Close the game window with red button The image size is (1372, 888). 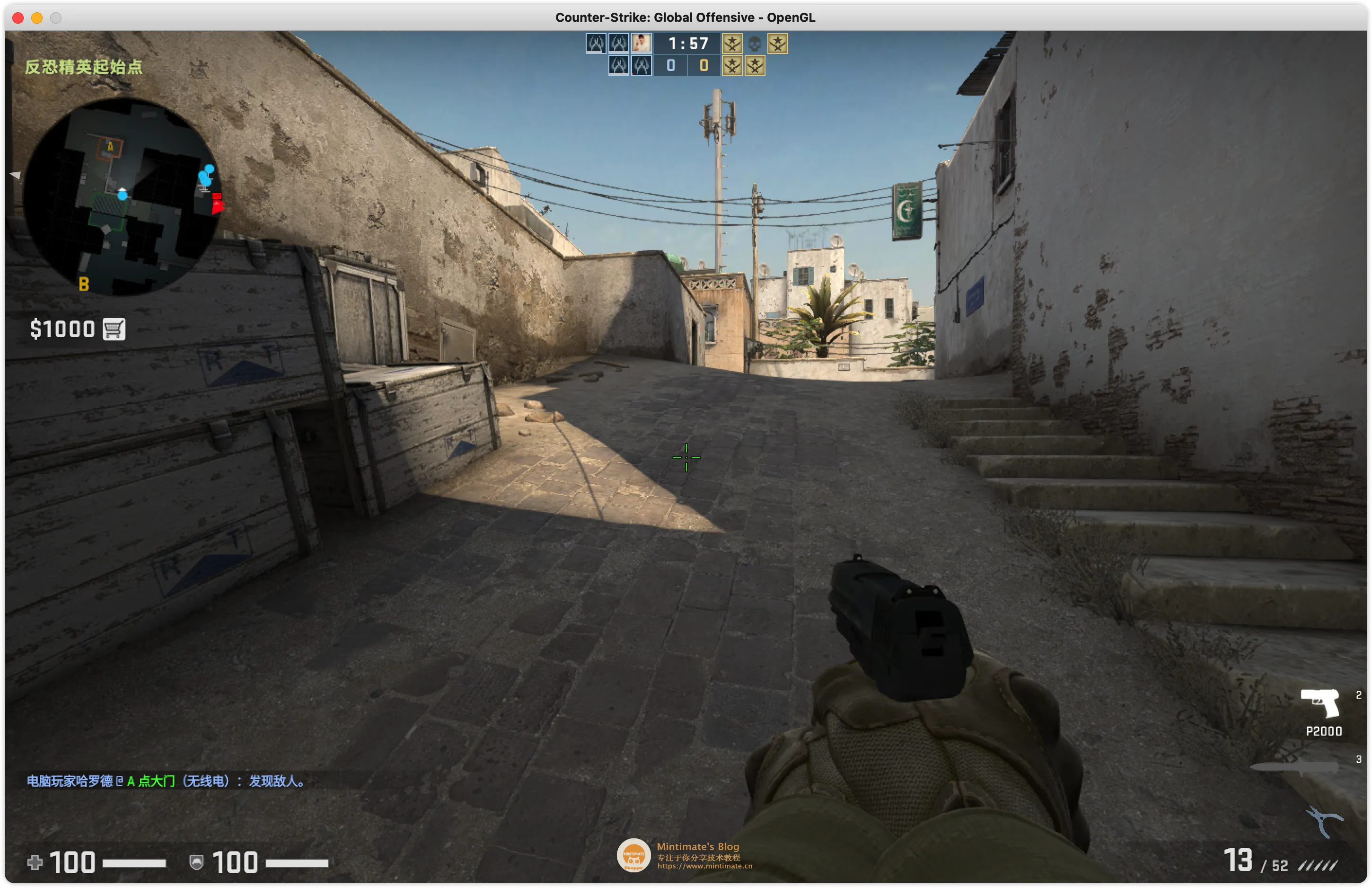coord(18,18)
